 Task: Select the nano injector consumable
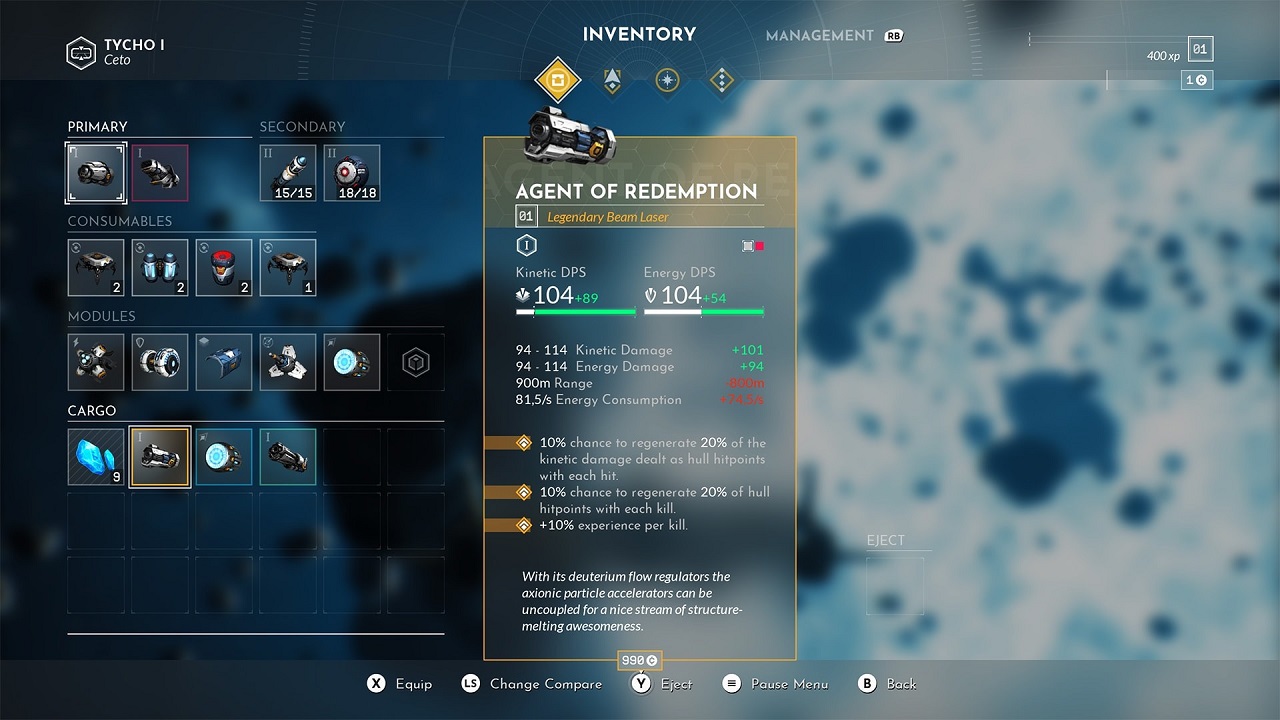coord(159,267)
